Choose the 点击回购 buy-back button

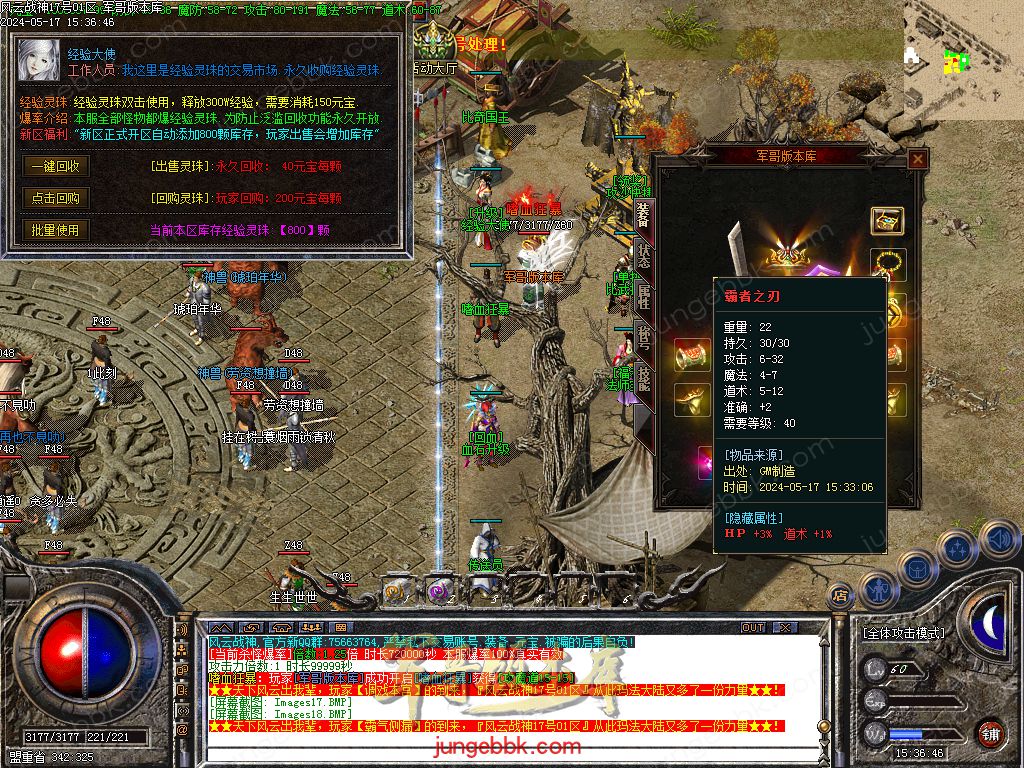coord(55,198)
